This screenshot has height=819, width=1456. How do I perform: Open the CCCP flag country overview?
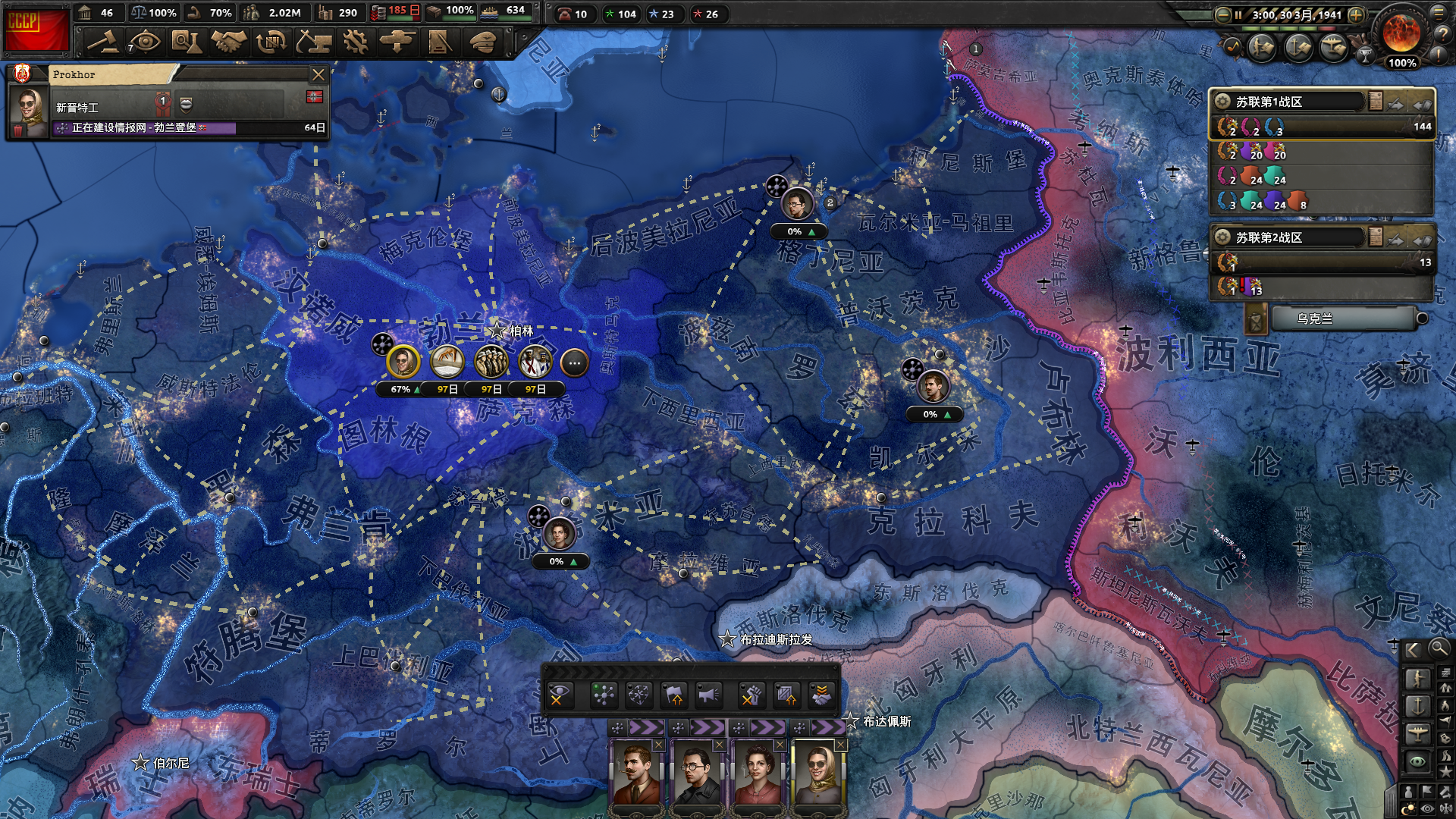point(36,30)
